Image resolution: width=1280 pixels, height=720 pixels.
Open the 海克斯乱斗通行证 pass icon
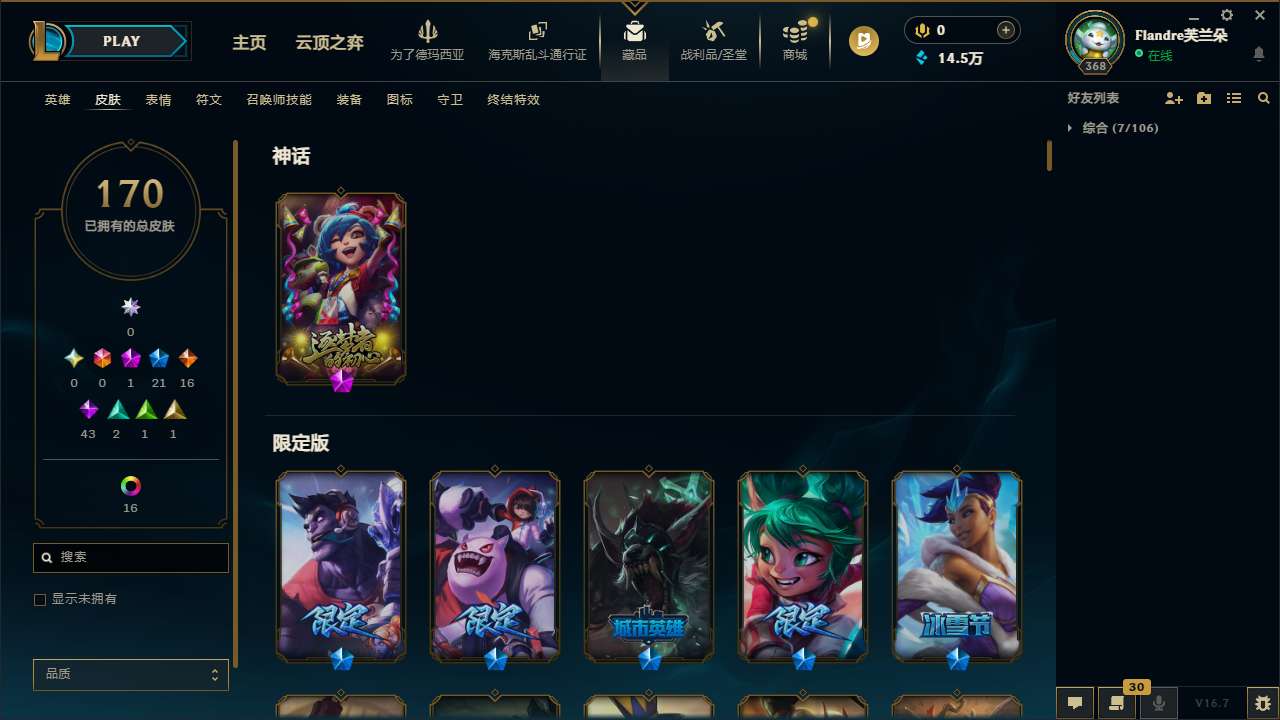pos(537,39)
